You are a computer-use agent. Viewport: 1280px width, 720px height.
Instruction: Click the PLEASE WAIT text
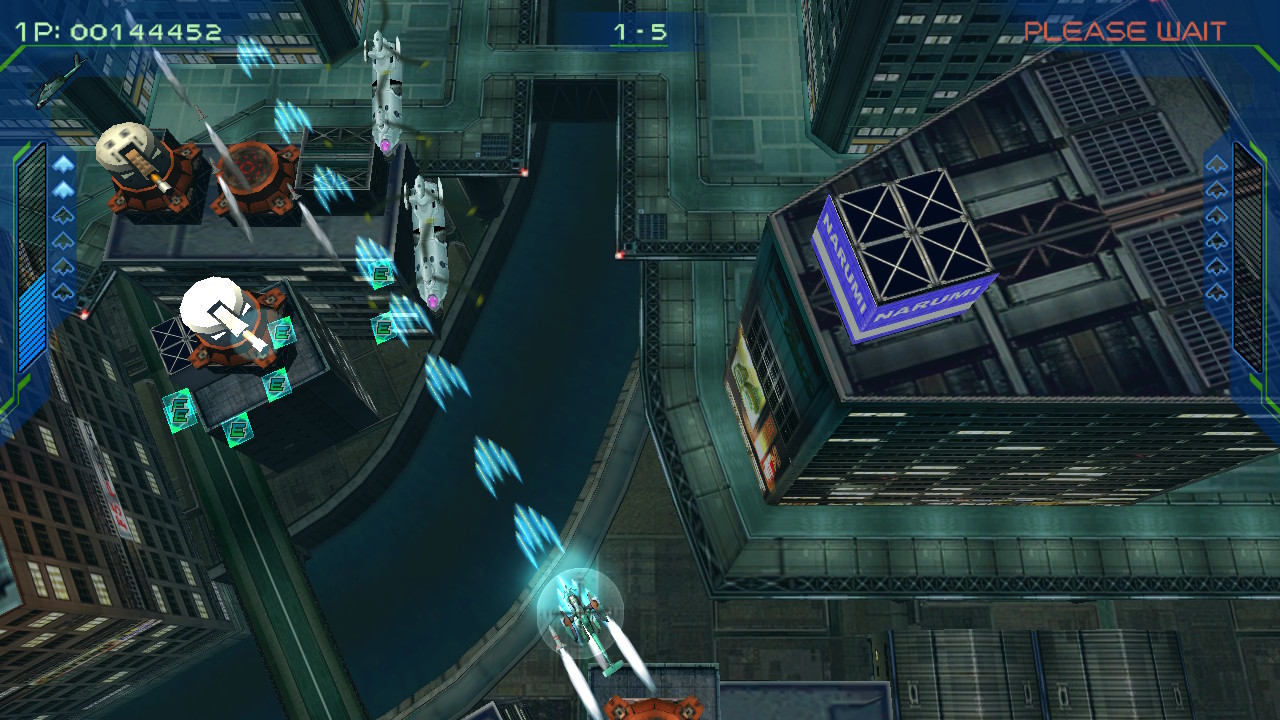1125,28
